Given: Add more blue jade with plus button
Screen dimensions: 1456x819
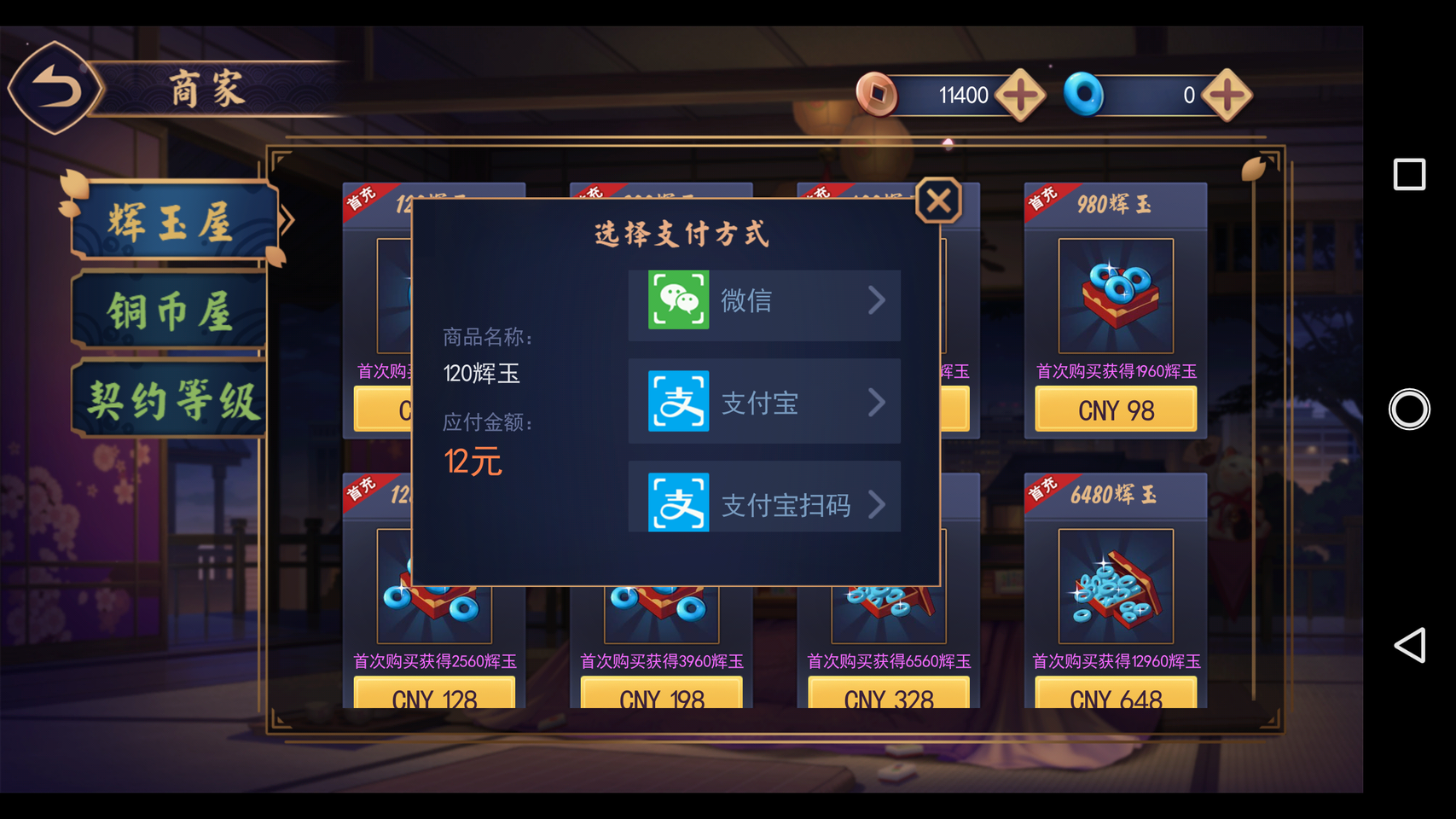Looking at the screenshot, I should click(1227, 95).
